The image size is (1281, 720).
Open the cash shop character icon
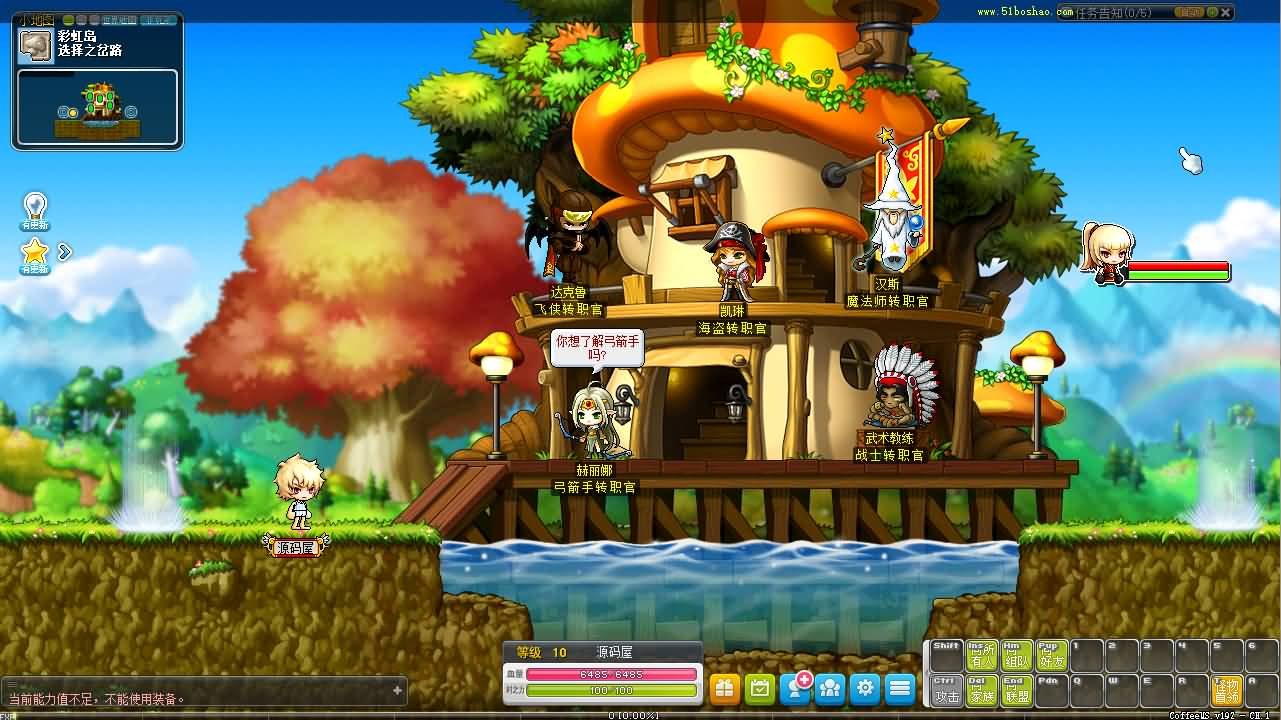pos(795,688)
